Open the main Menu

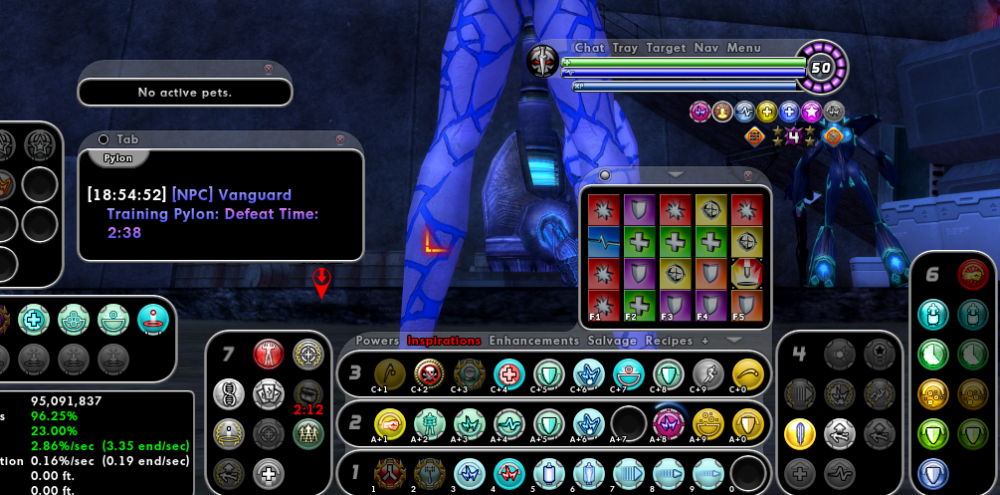click(744, 47)
